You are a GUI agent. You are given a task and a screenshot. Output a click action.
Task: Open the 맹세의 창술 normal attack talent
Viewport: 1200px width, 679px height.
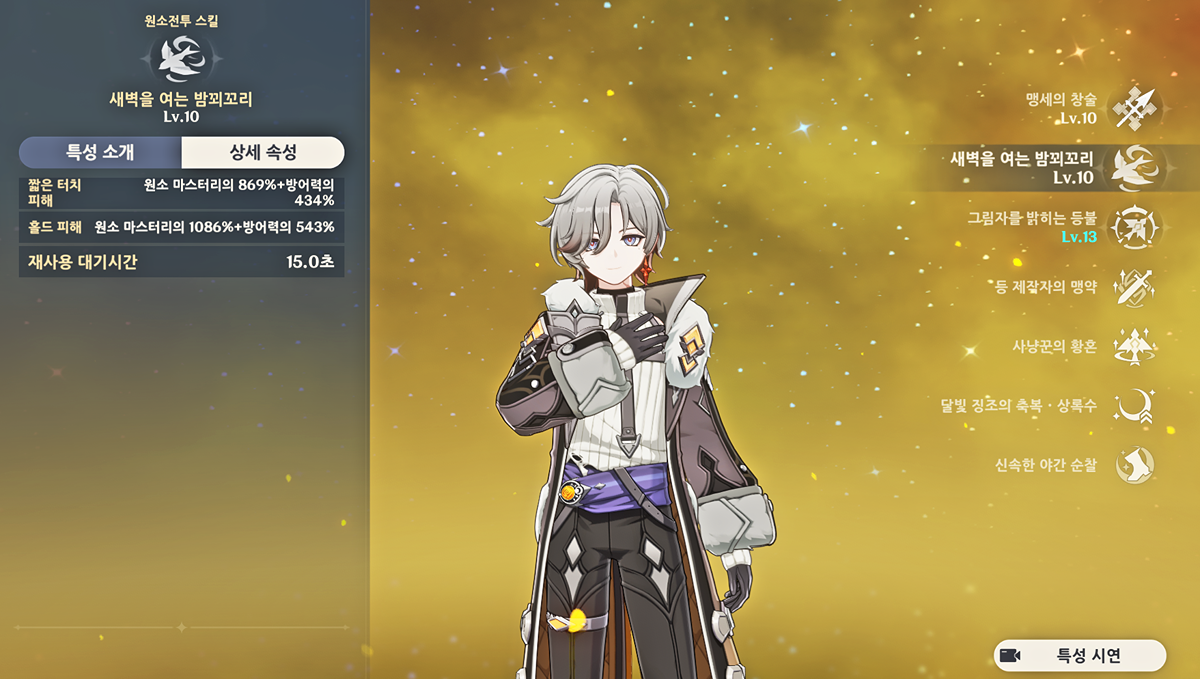pos(1134,109)
